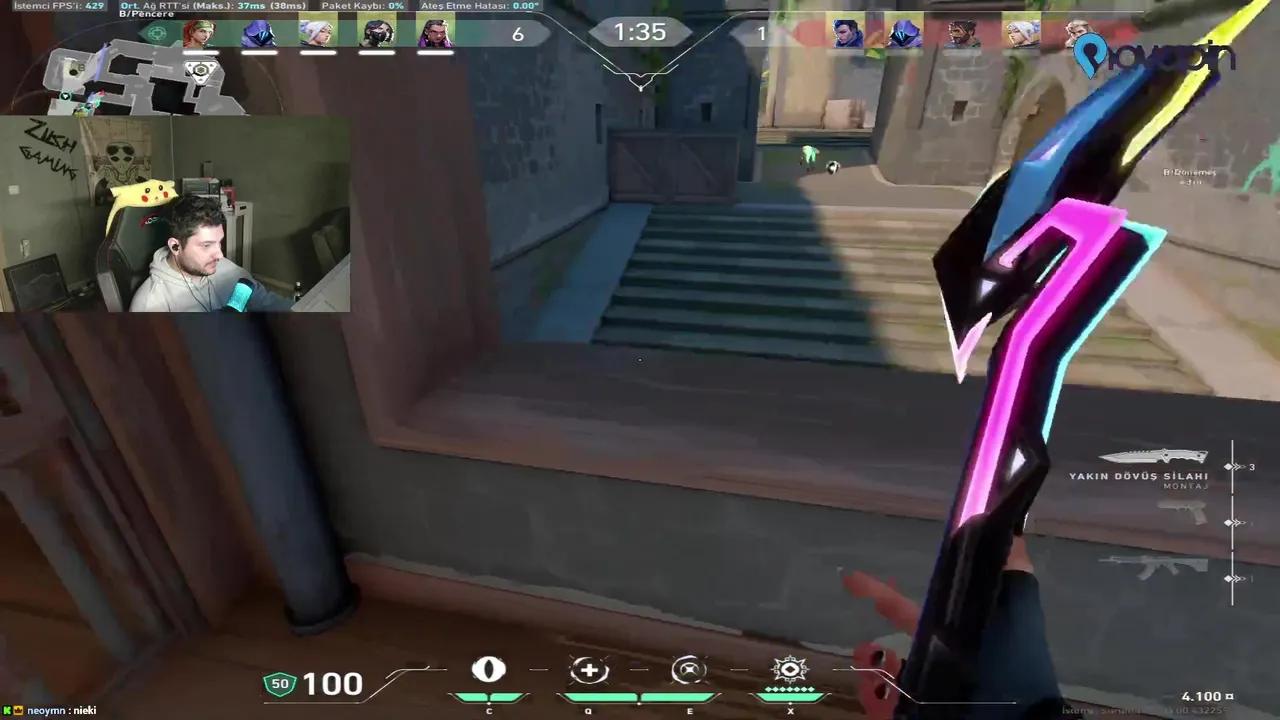The width and height of the screenshot is (1280, 720).
Task: Select the E signature ability icon
Action: click(x=689, y=671)
